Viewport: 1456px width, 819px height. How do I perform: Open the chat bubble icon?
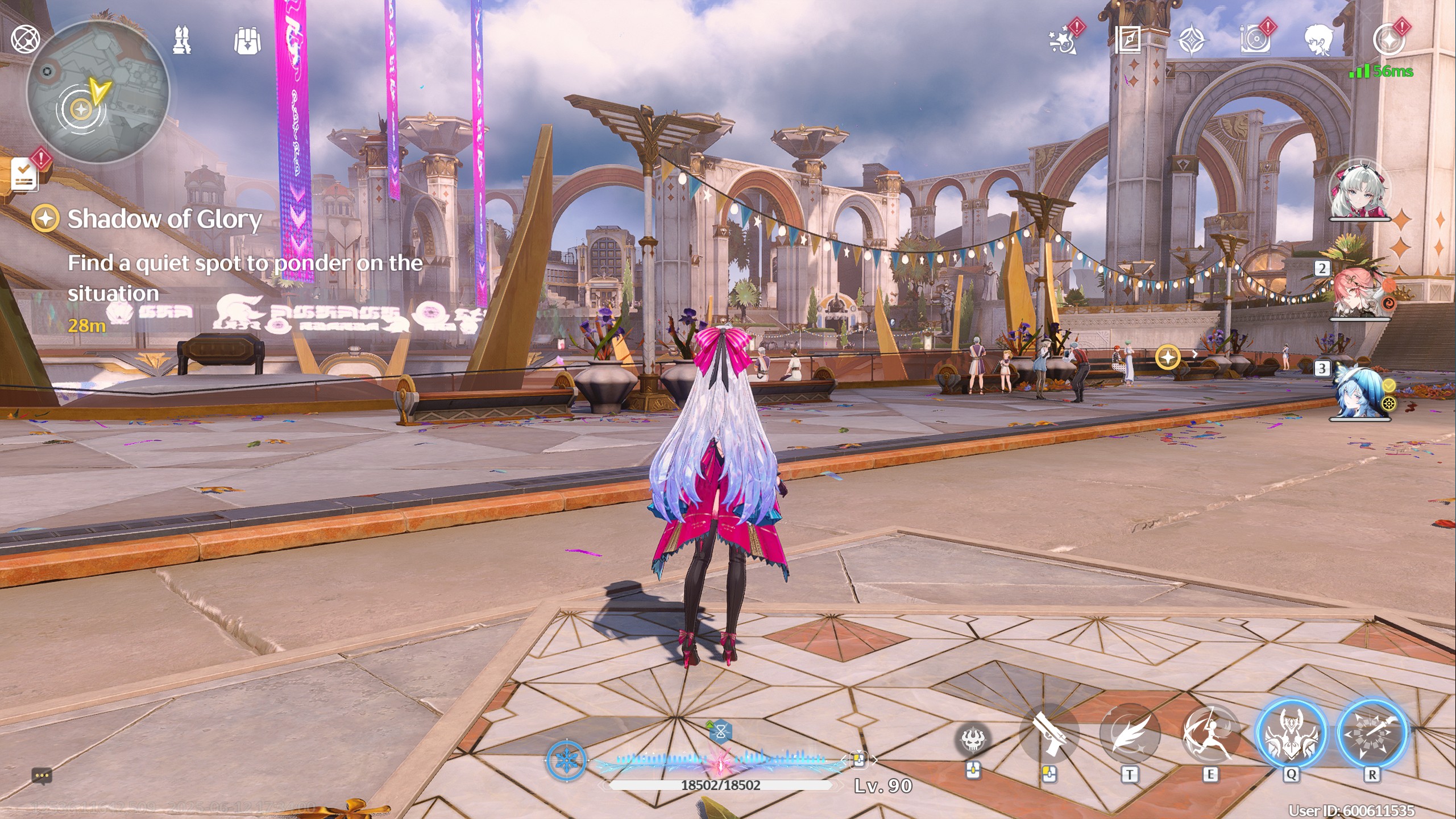(x=42, y=776)
